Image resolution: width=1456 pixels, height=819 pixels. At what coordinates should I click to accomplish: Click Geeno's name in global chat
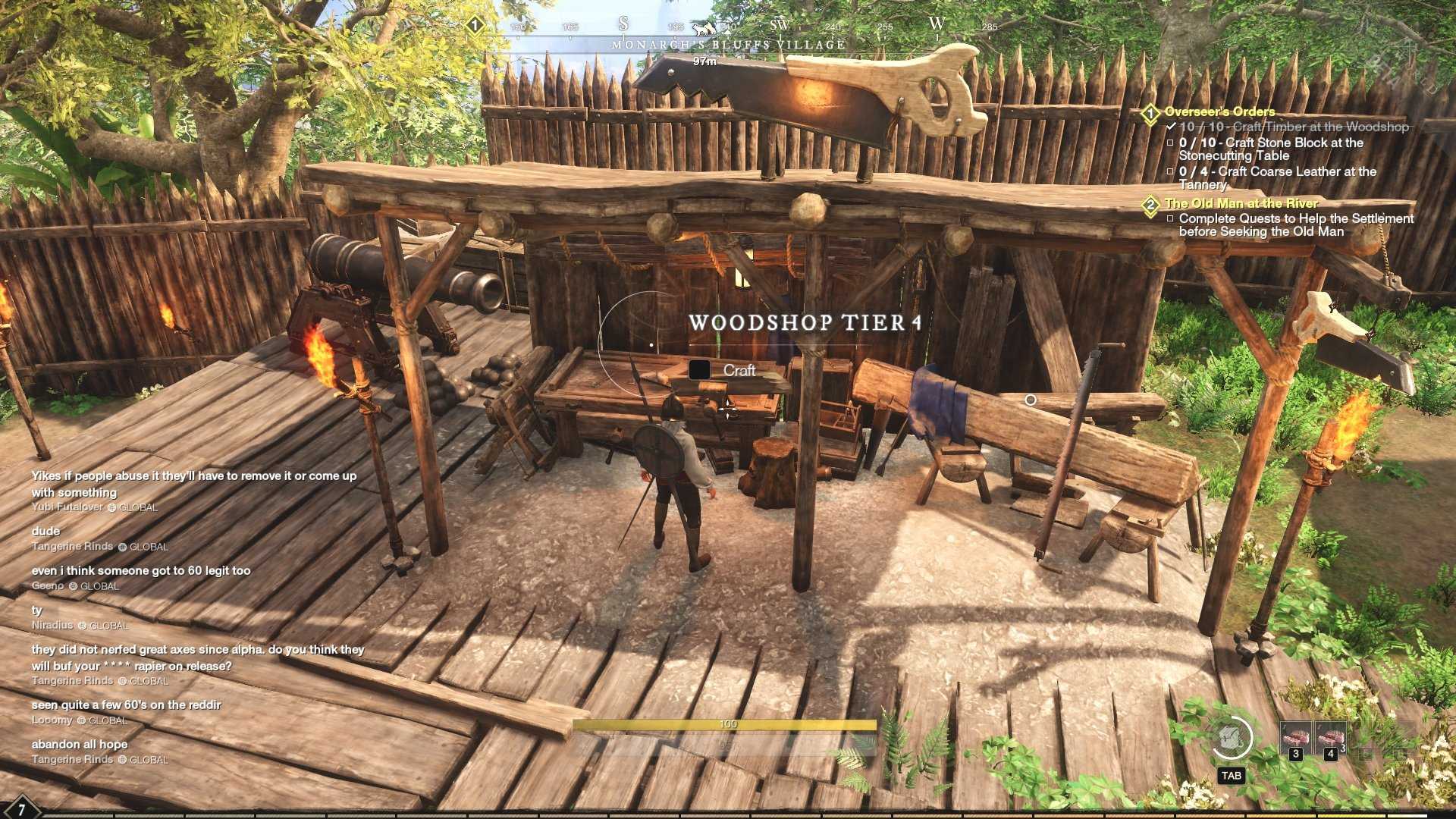tap(48, 585)
